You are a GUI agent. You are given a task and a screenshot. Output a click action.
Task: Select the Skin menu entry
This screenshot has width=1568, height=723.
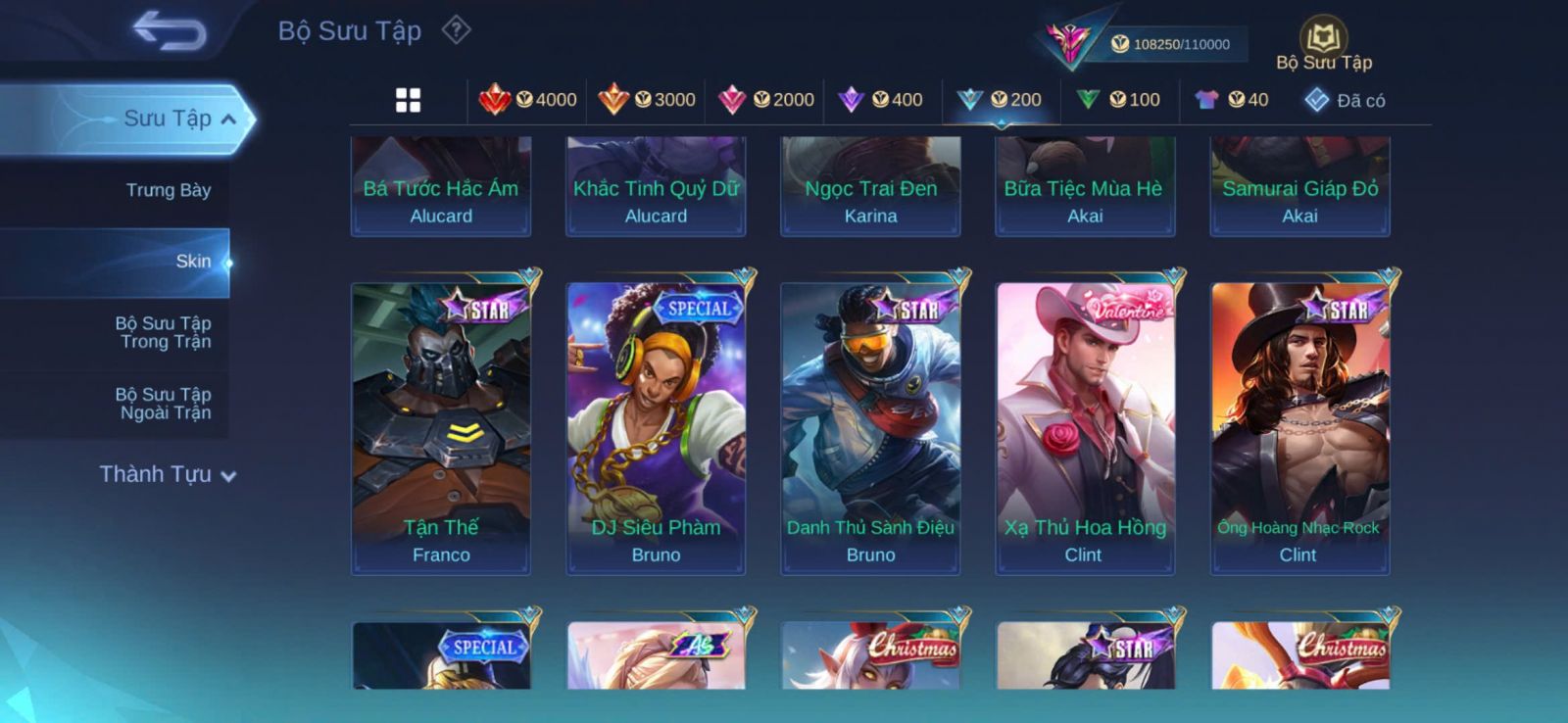(192, 262)
